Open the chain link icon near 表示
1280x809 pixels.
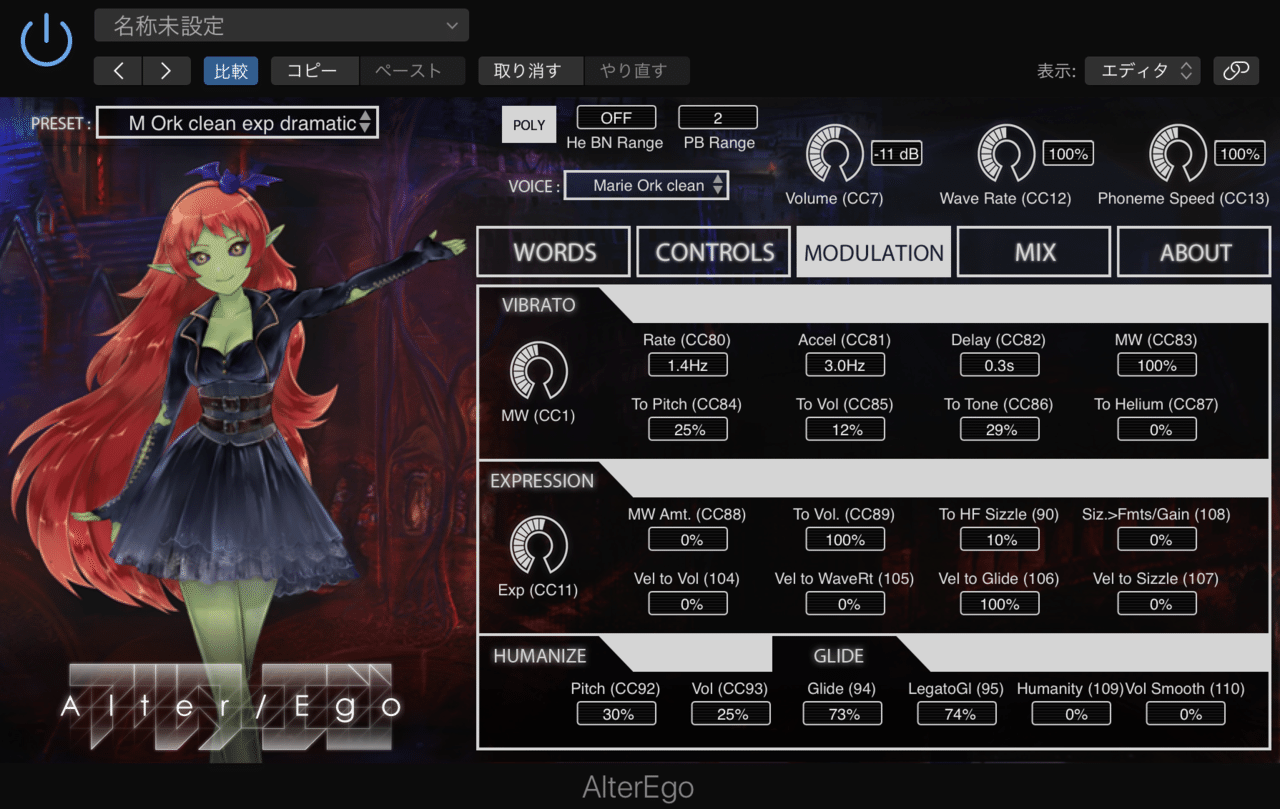tap(1237, 71)
